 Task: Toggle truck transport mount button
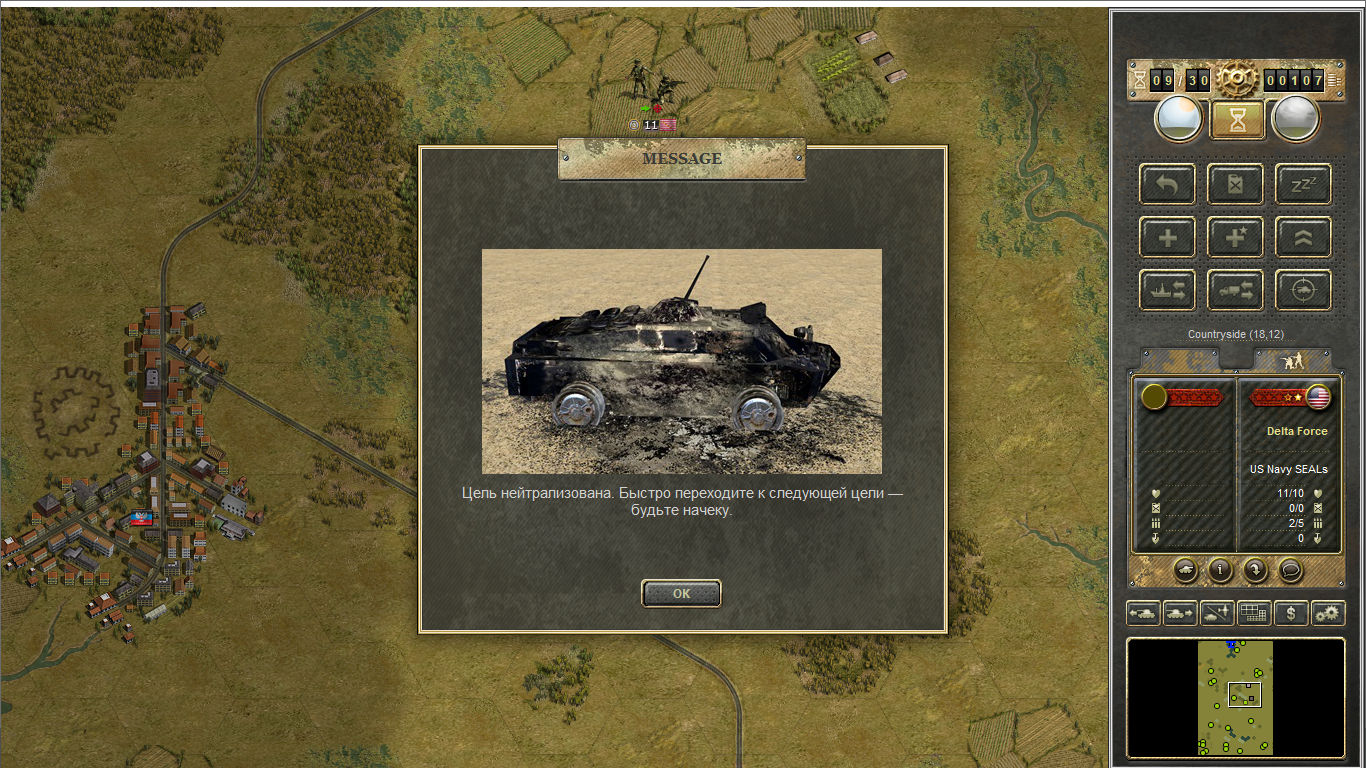click(1235, 290)
